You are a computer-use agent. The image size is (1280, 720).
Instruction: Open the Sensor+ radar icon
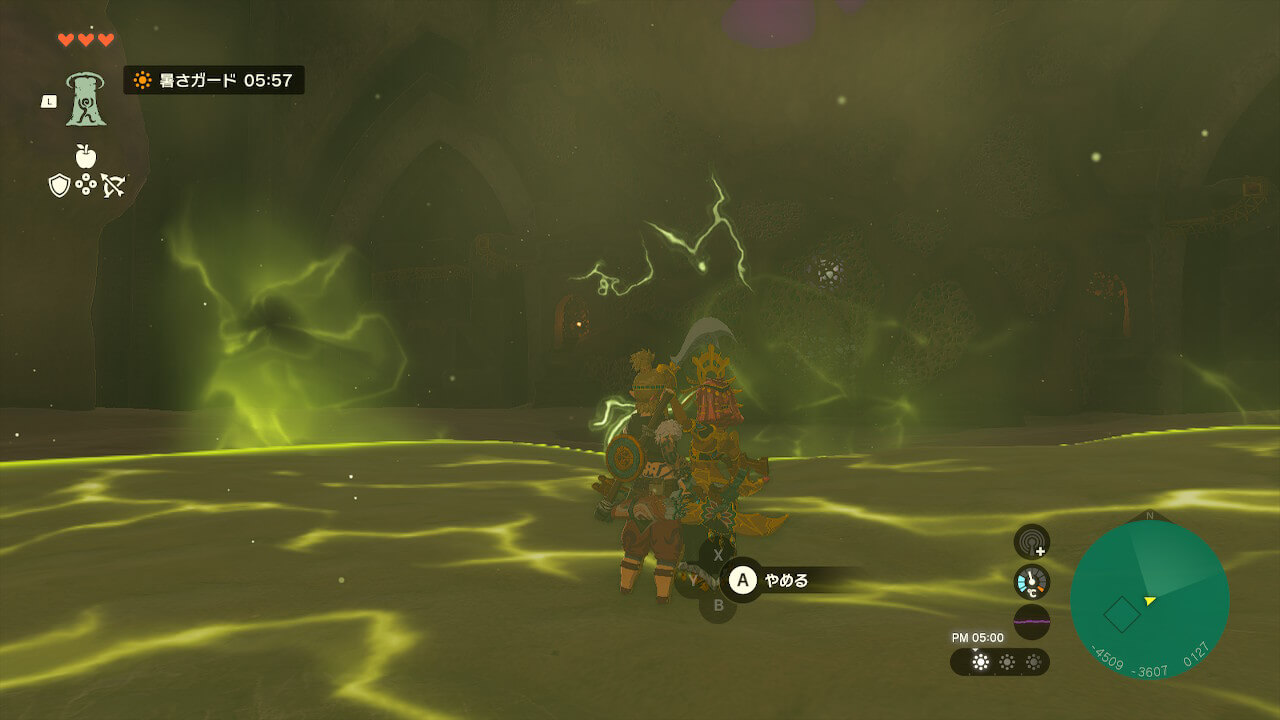click(1031, 541)
